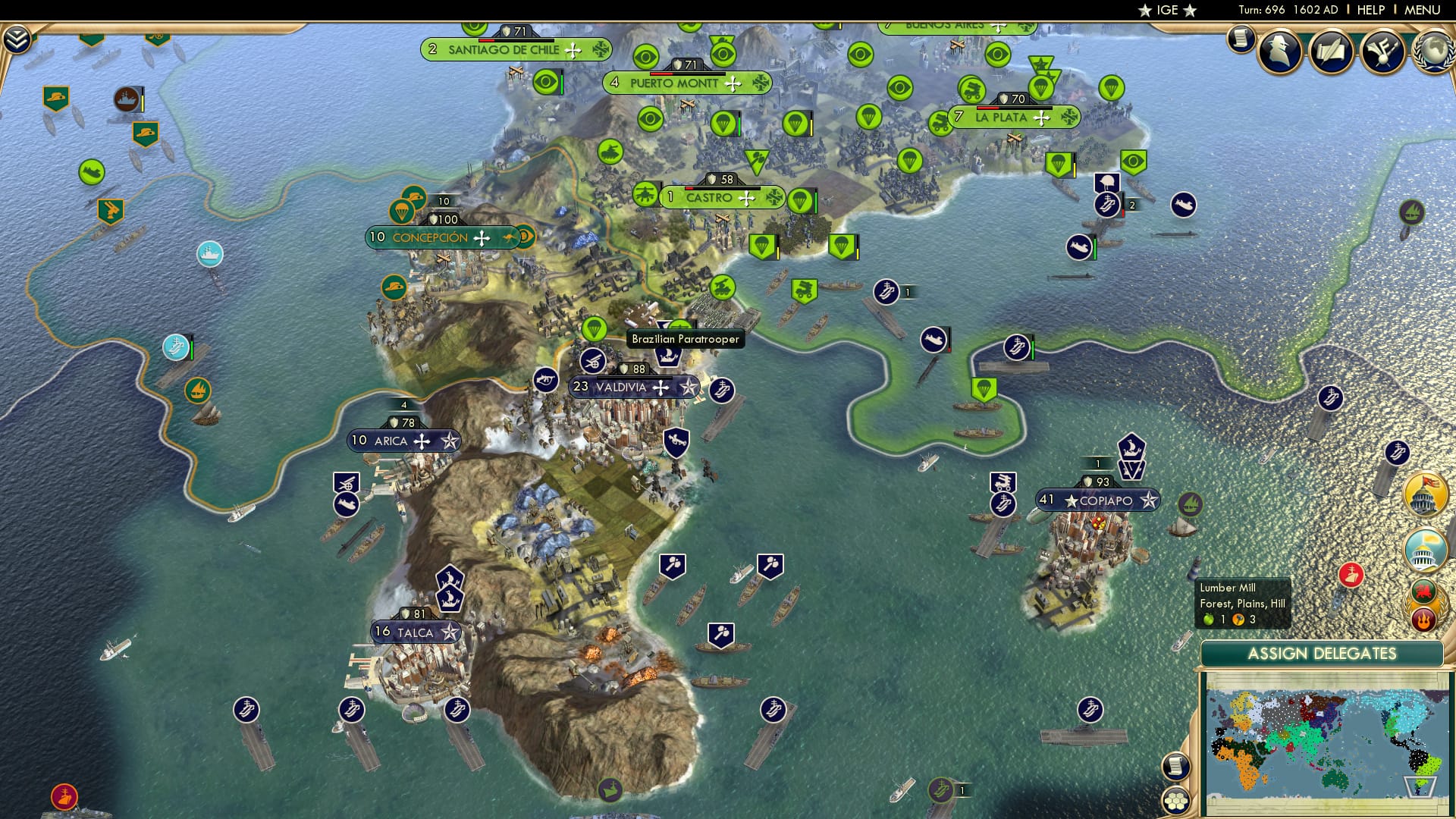The width and height of the screenshot is (1456, 819).
Task: Click the hexagon icon at bottom right
Action: [1176, 799]
